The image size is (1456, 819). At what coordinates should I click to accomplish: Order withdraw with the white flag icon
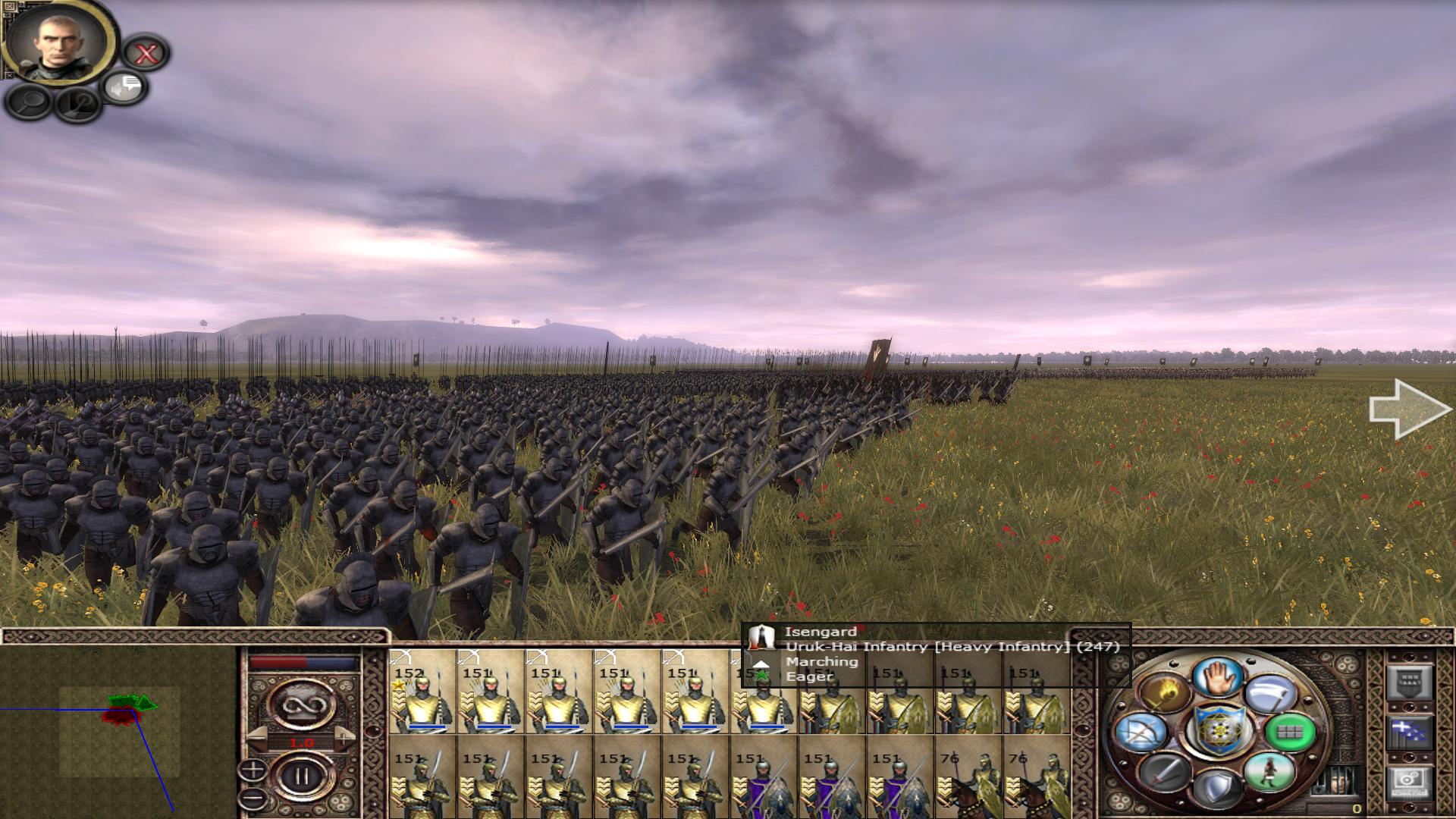tap(1270, 695)
